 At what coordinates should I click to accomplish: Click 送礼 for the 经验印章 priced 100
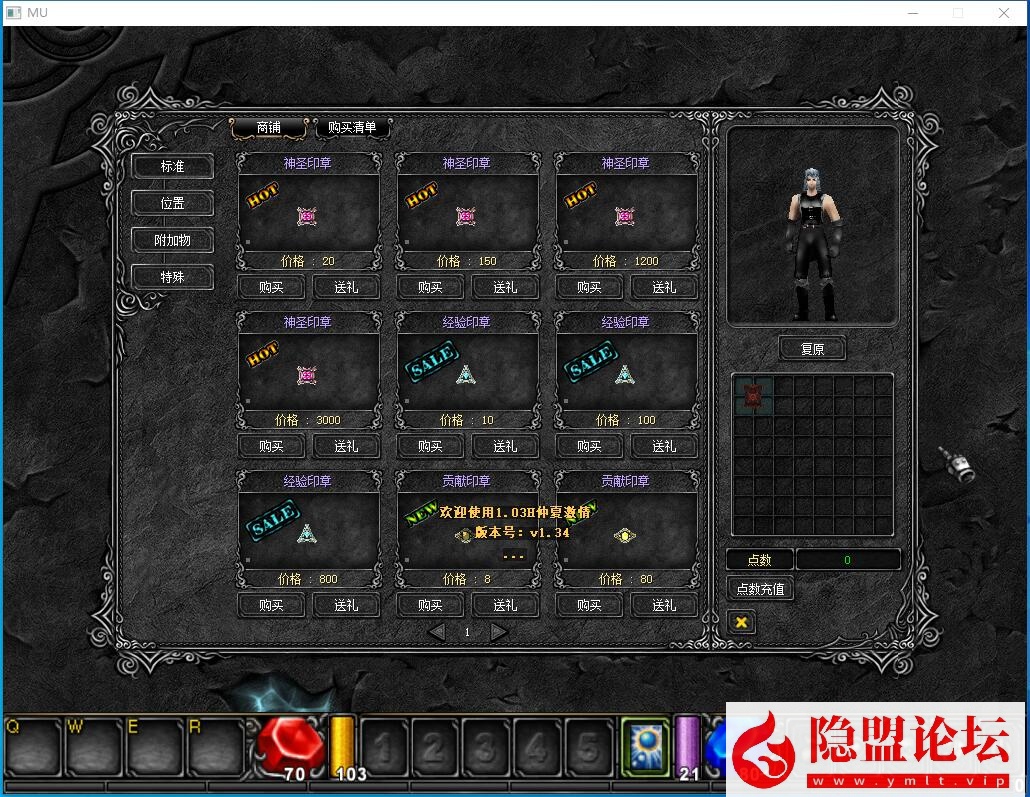(x=664, y=447)
